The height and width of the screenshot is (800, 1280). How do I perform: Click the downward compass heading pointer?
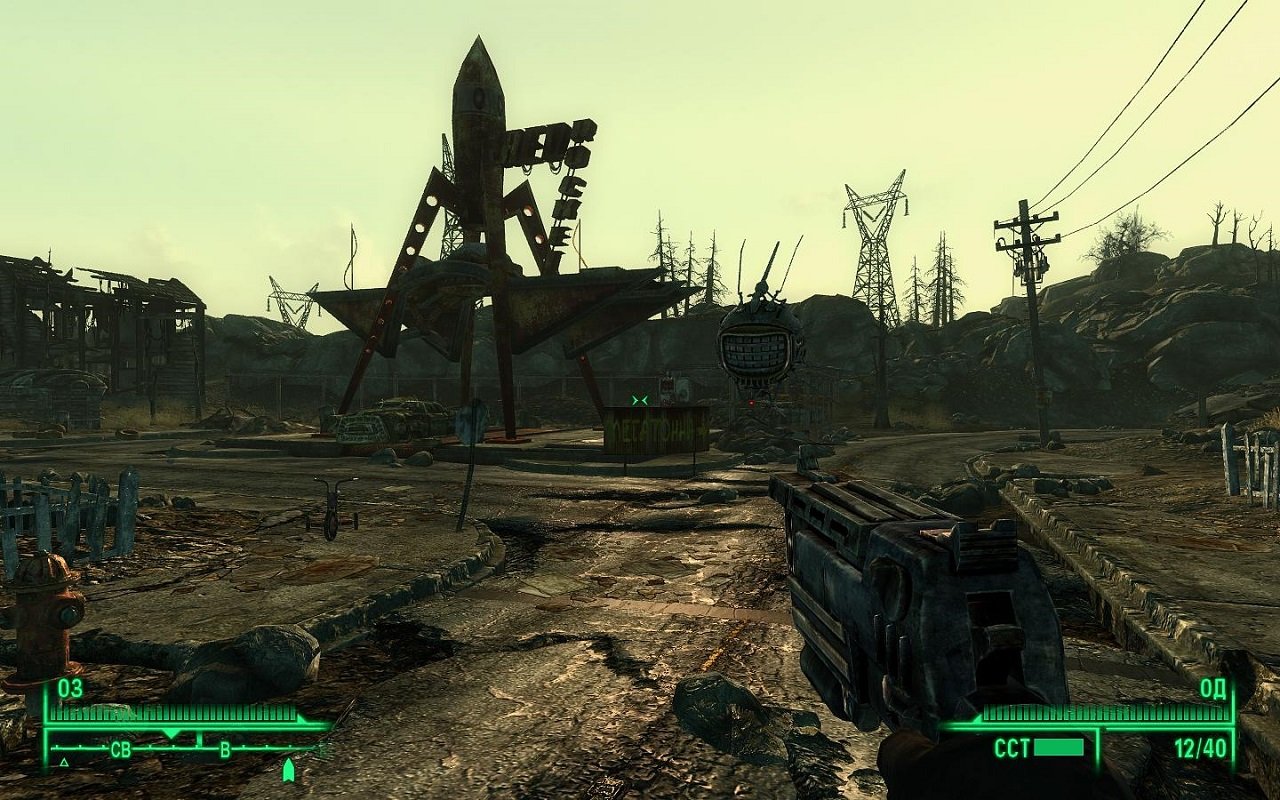[171, 731]
